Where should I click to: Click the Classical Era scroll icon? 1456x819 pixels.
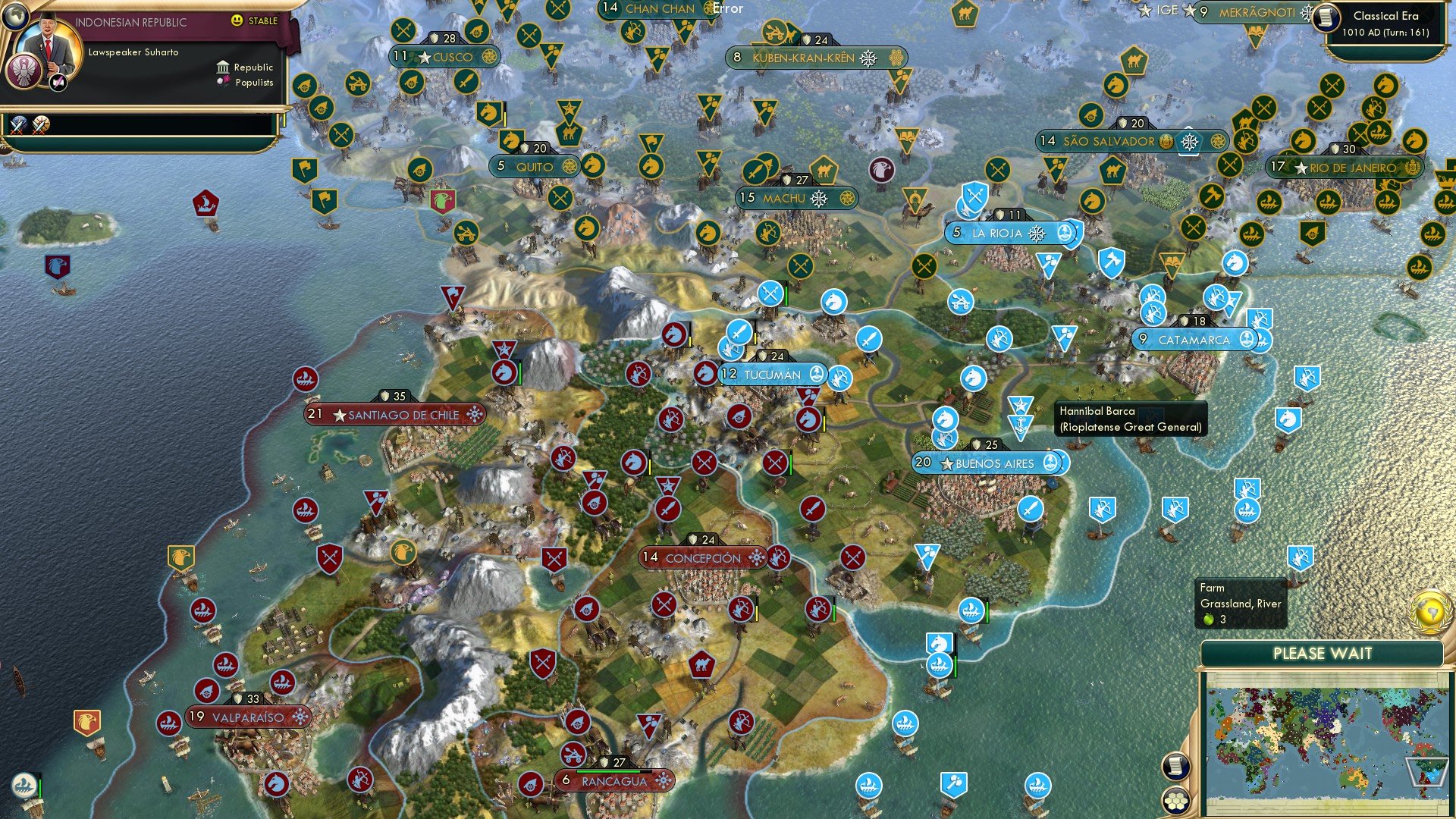coord(1326,17)
